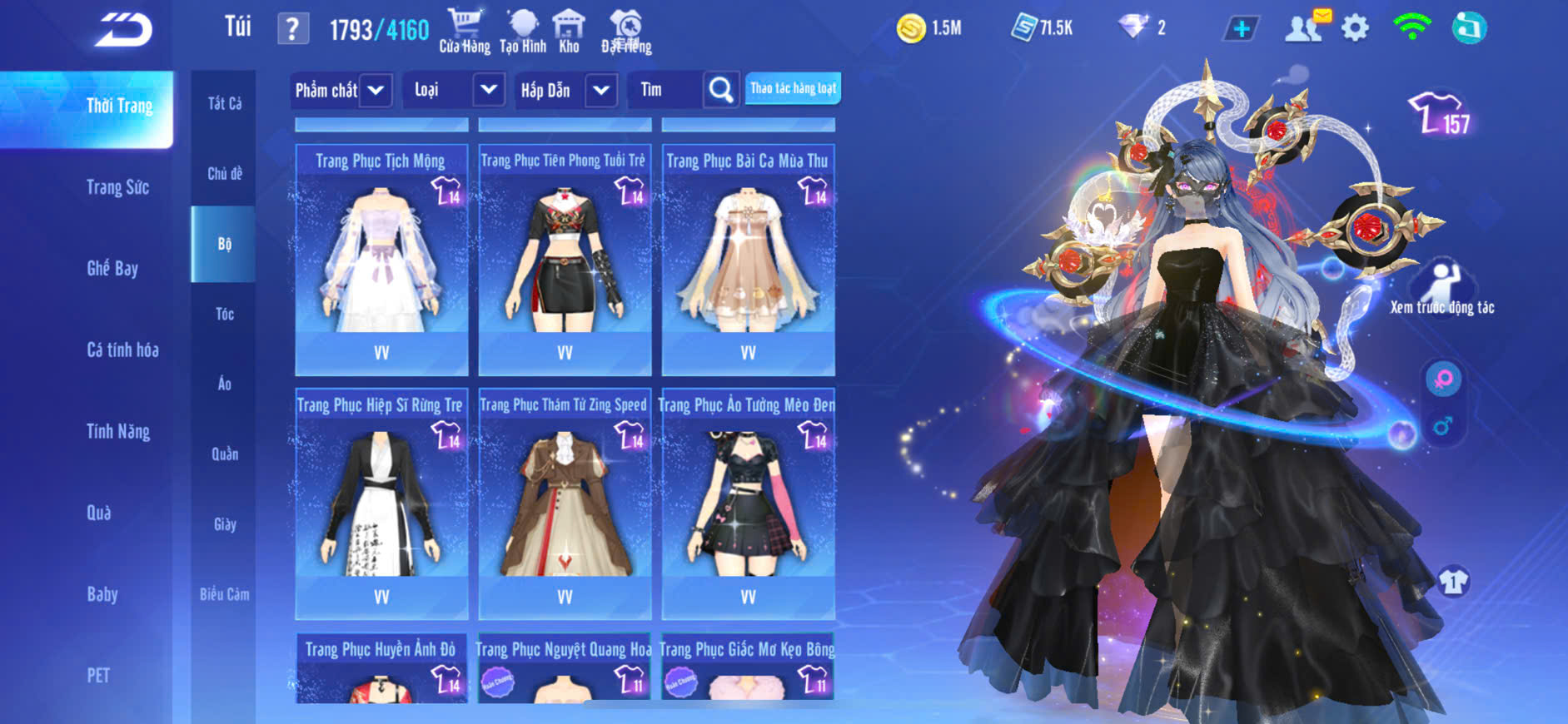Viewport: 1568px width, 724px height.
Task: Open the Ghế Bay category
Action: pyautogui.click(x=112, y=268)
